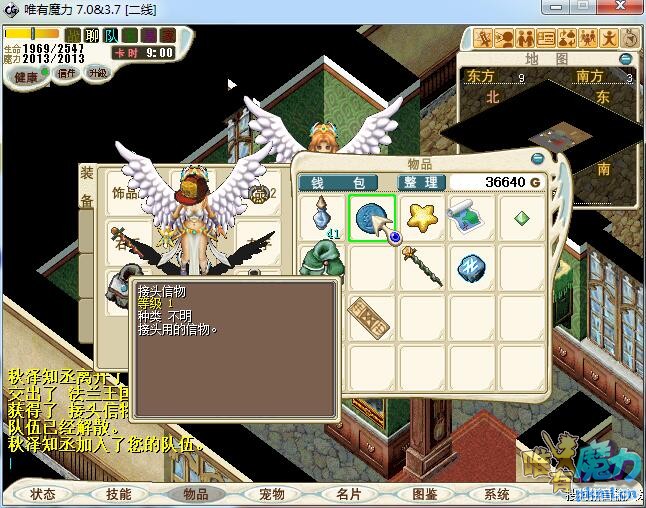Select the wooden staff item
The image size is (646, 508).
[419, 264]
